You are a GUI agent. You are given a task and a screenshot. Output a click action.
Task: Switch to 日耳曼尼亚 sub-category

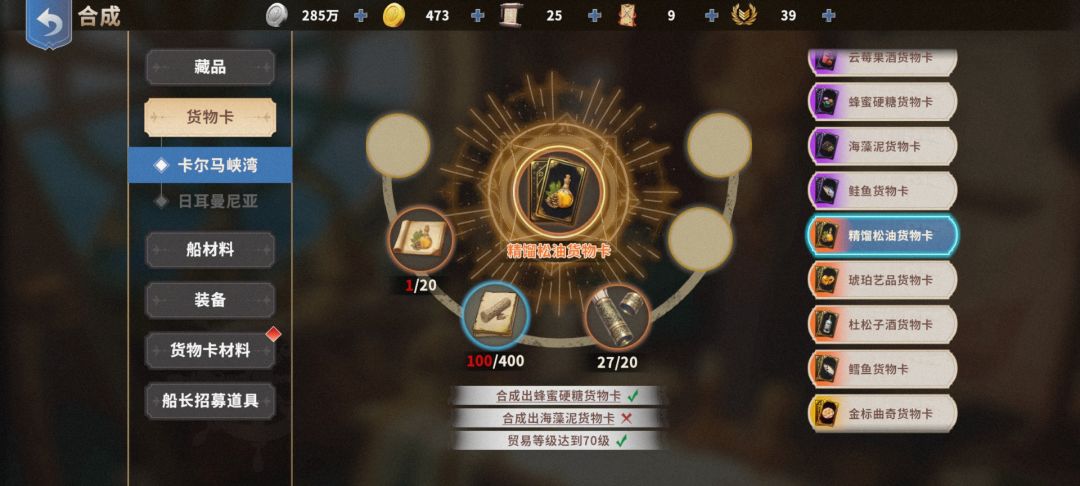coord(216,201)
